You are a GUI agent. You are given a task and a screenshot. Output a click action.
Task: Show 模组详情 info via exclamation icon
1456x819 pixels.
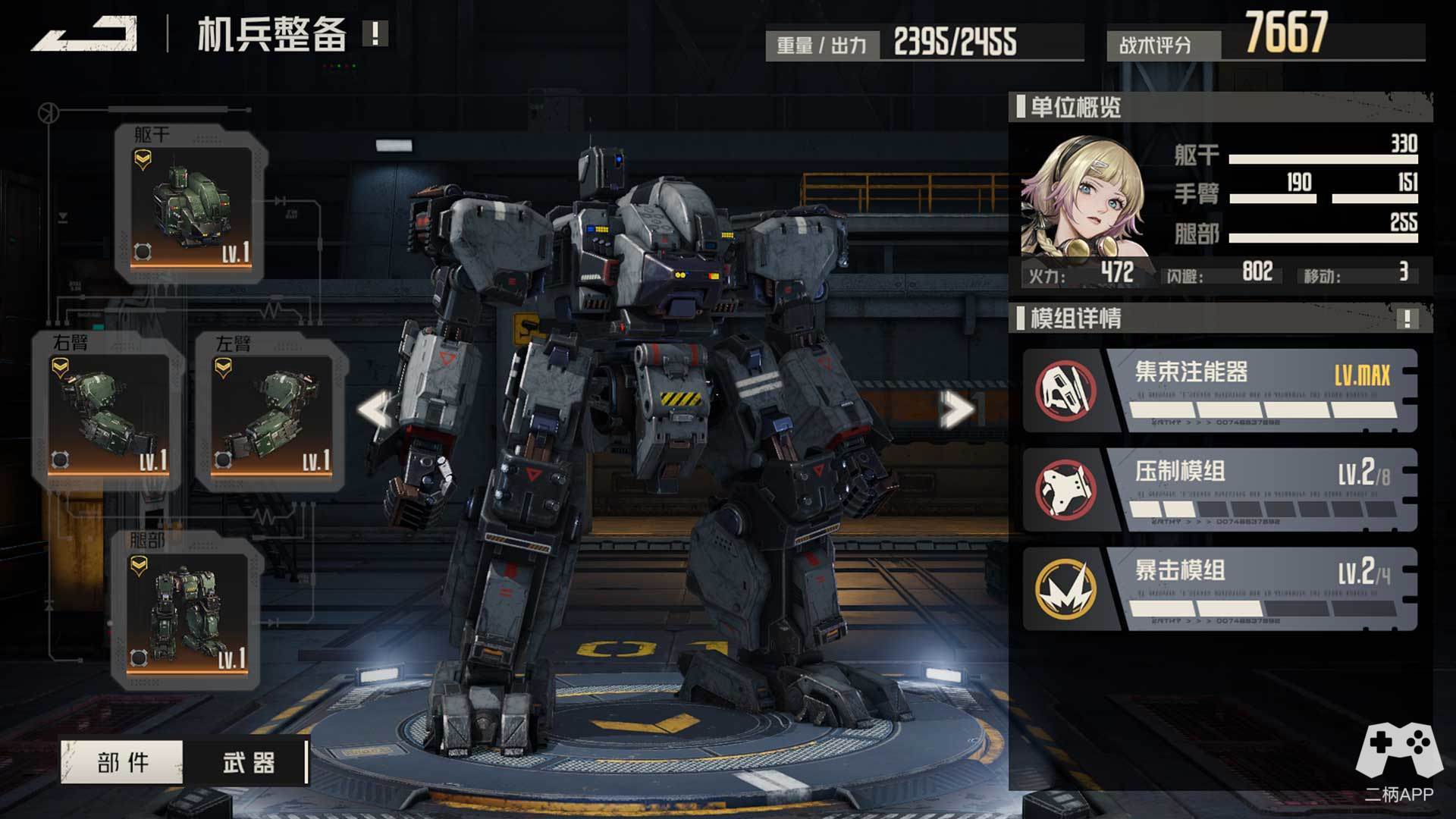click(x=1407, y=318)
